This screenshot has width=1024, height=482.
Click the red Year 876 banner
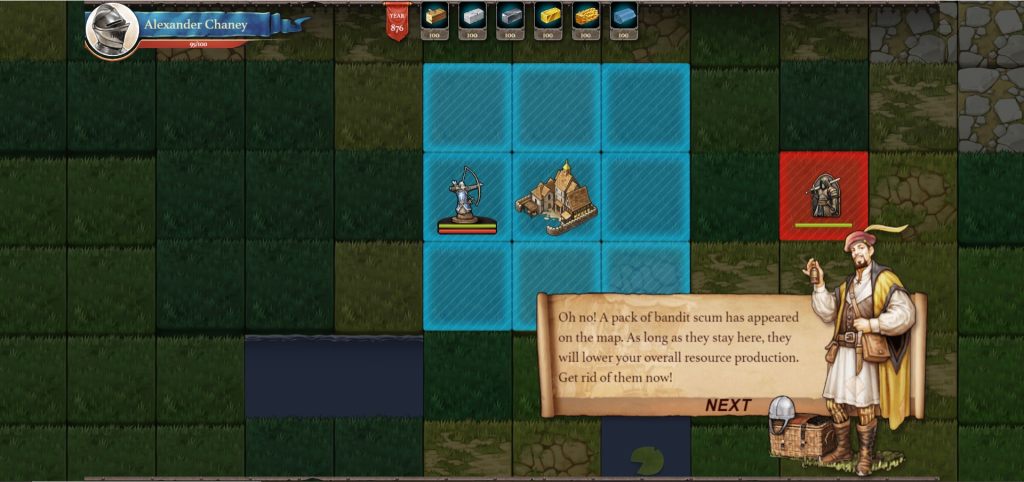[397, 21]
